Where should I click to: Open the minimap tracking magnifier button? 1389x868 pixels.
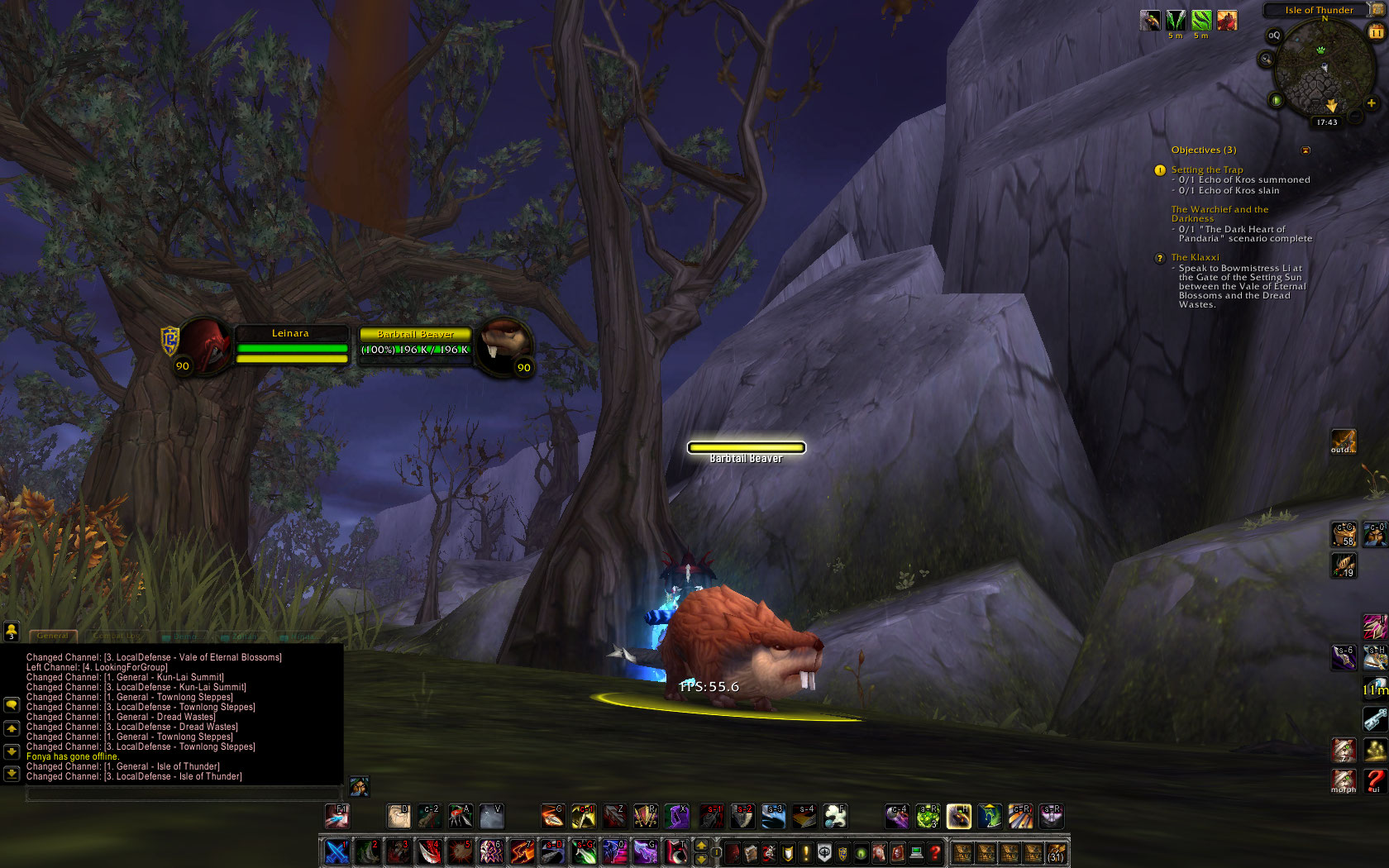(x=1265, y=59)
